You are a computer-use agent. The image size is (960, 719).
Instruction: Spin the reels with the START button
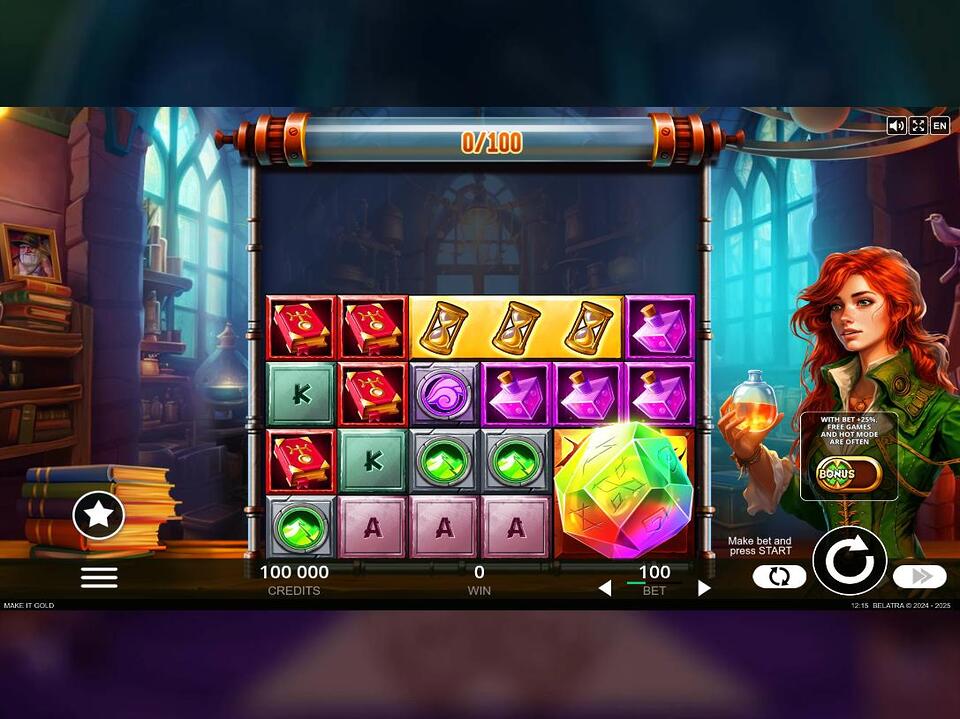click(849, 561)
